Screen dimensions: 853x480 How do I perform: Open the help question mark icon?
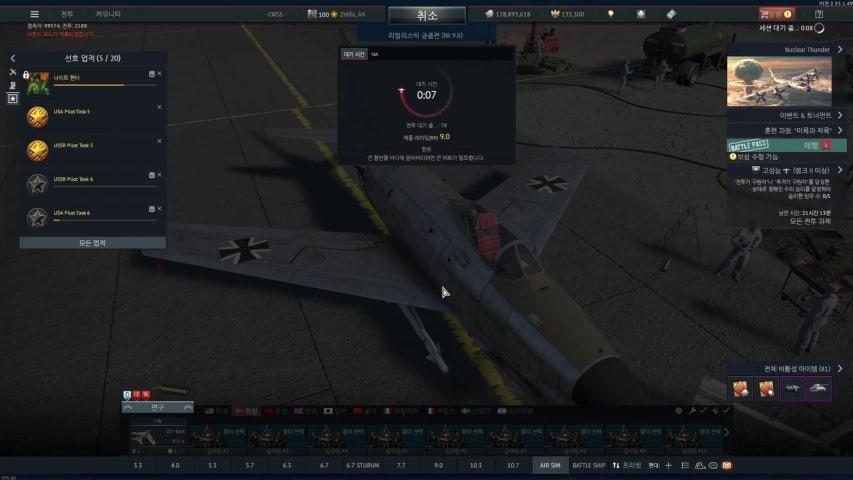819,14
